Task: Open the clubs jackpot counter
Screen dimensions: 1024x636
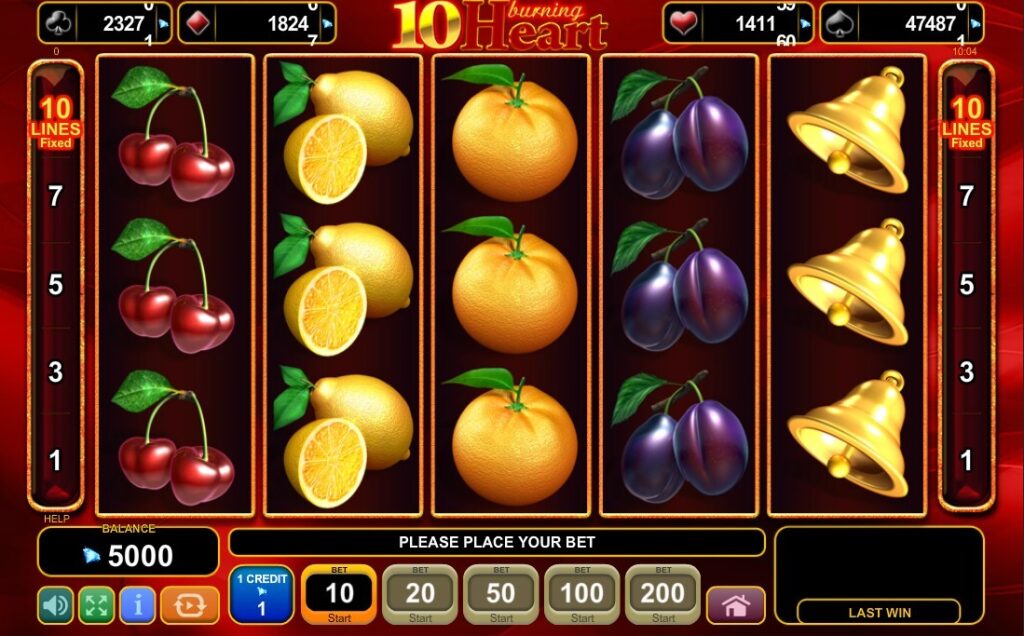Action: pyautogui.click(x=104, y=23)
